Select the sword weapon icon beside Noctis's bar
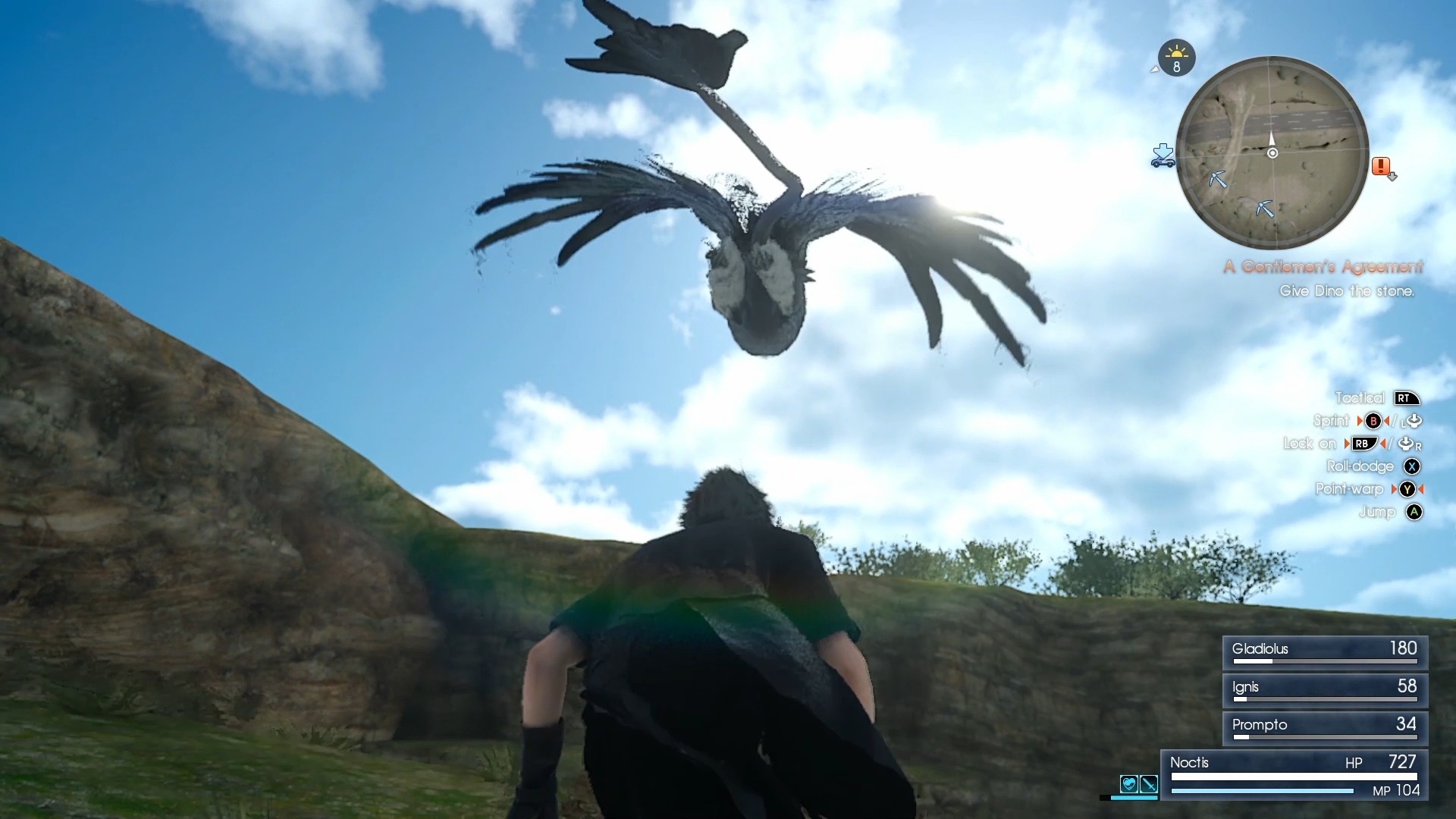1456x819 pixels. tap(1149, 785)
